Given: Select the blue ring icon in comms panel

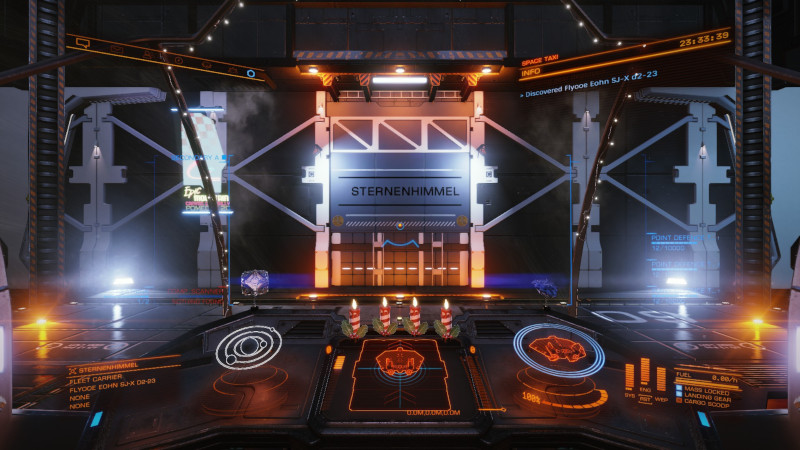Looking at the screenshot, I should click(x=249, y=72).
